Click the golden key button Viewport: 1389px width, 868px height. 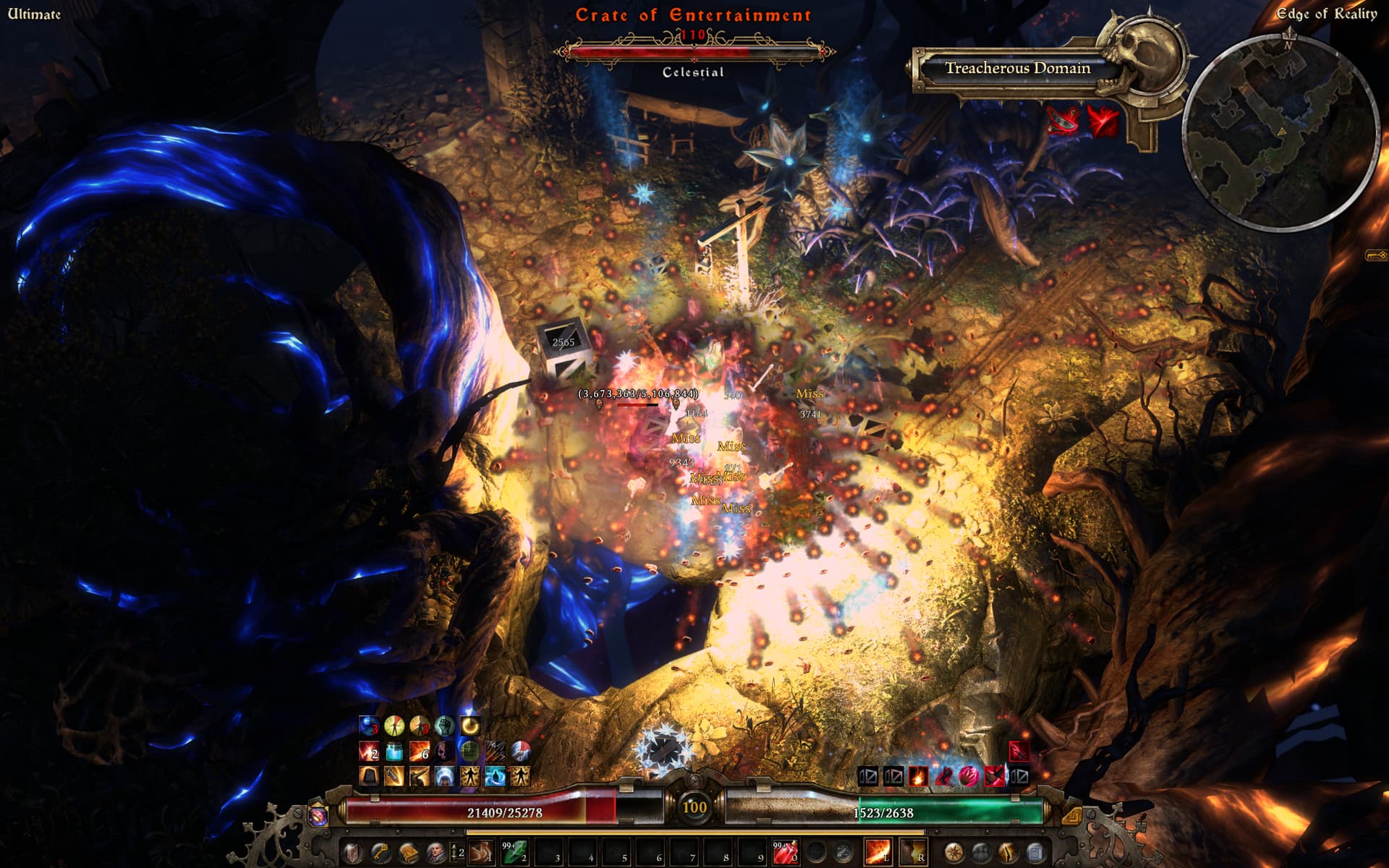[381, 853]
